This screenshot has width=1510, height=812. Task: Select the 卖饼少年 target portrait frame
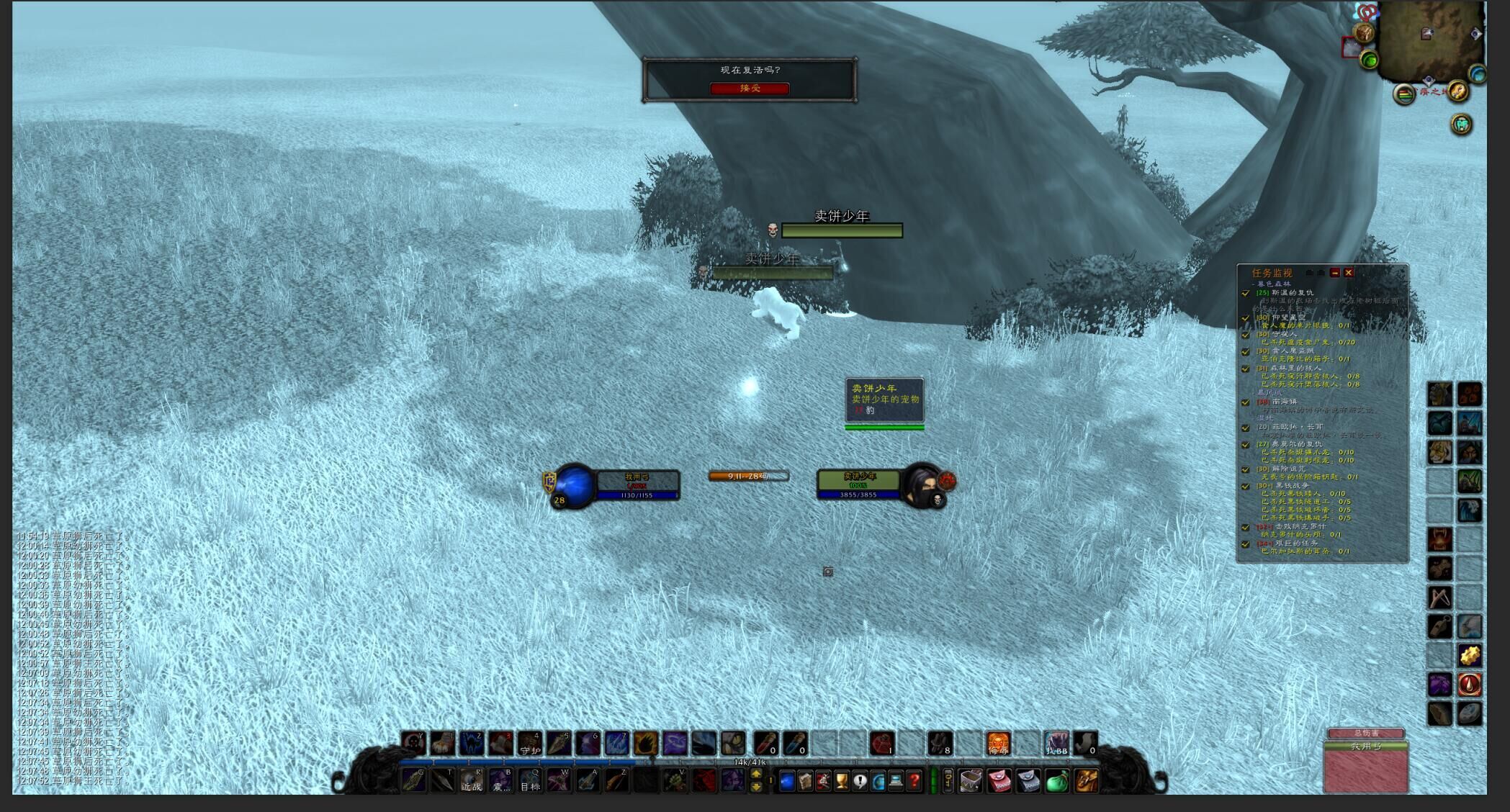click(x=923, y=484)
